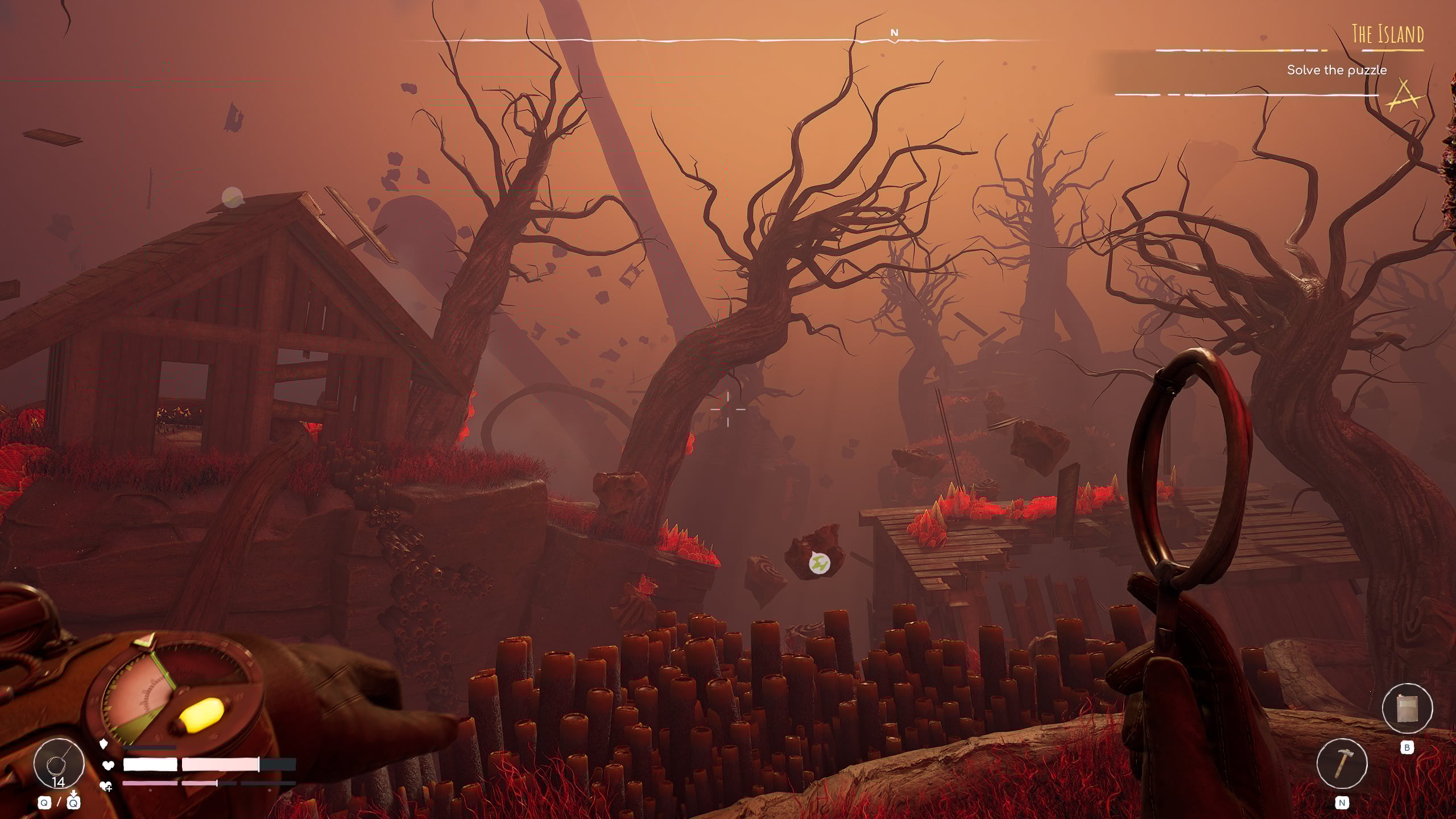Click the green swirl waypoint marker
This screenshot has width=1456, height=819.
[820, 564]
